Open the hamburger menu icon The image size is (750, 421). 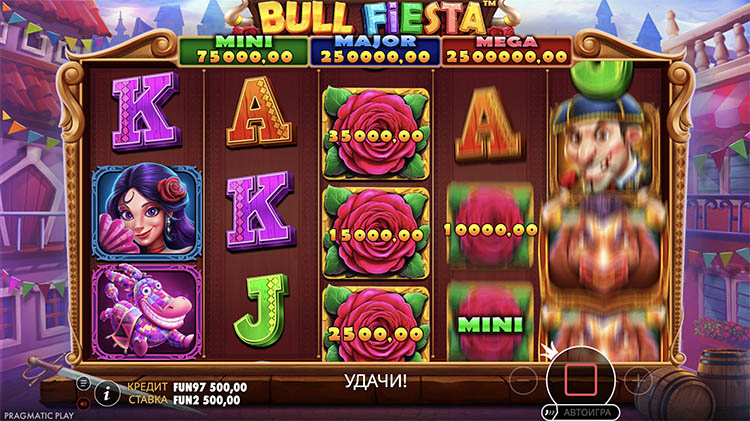click(x=85, y=382)
